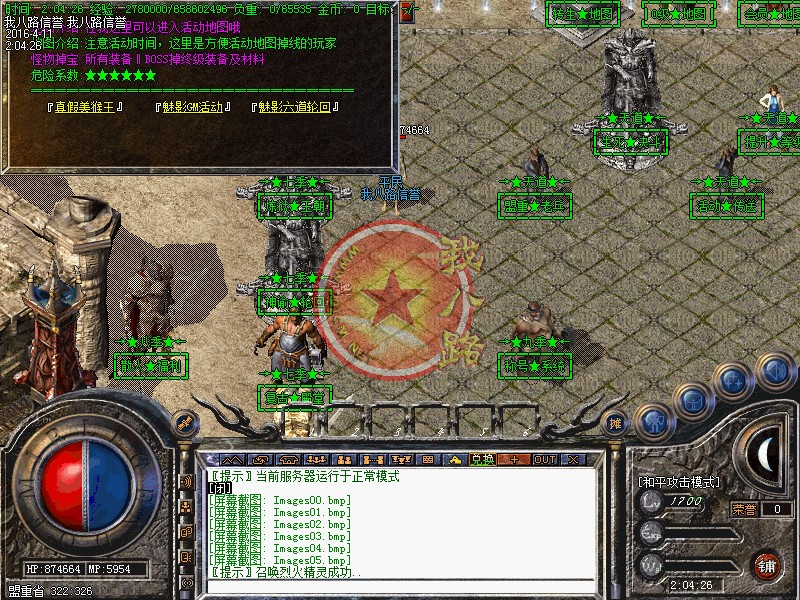
Task: Close the map info dialog panel
Action: click(x=407, y=13)
